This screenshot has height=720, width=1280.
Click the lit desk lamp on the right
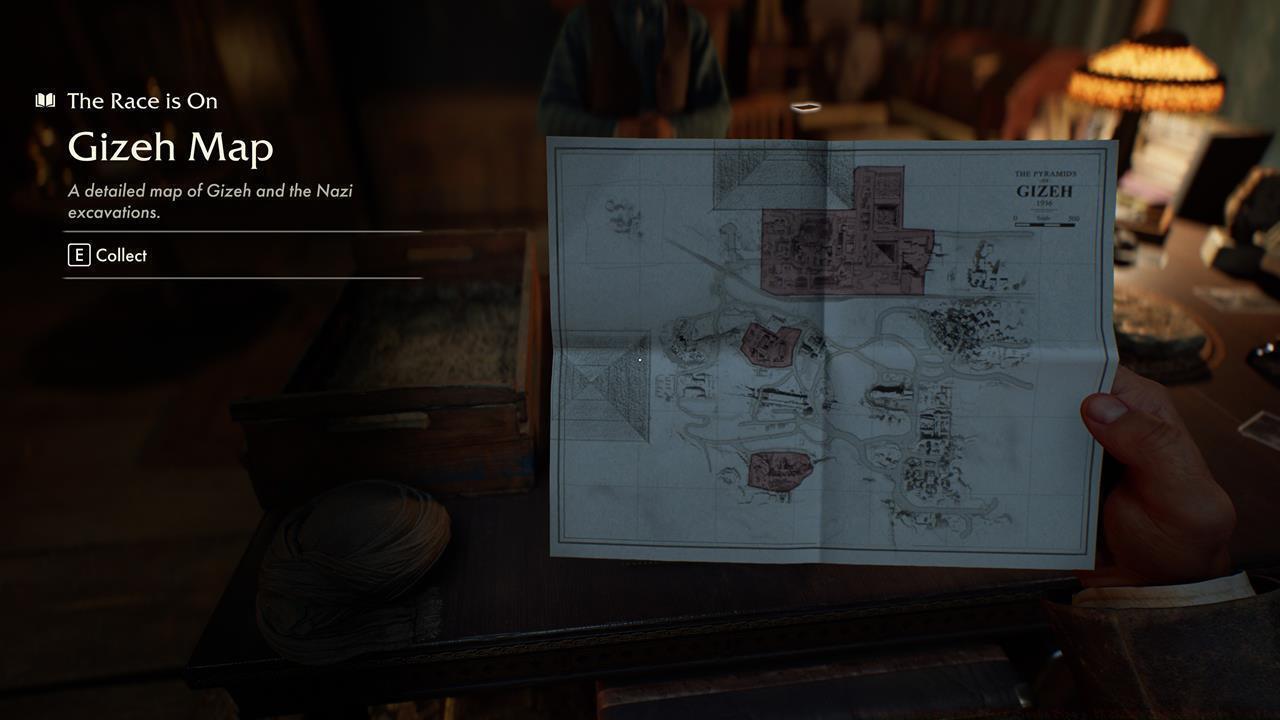tap(1150, 75)
